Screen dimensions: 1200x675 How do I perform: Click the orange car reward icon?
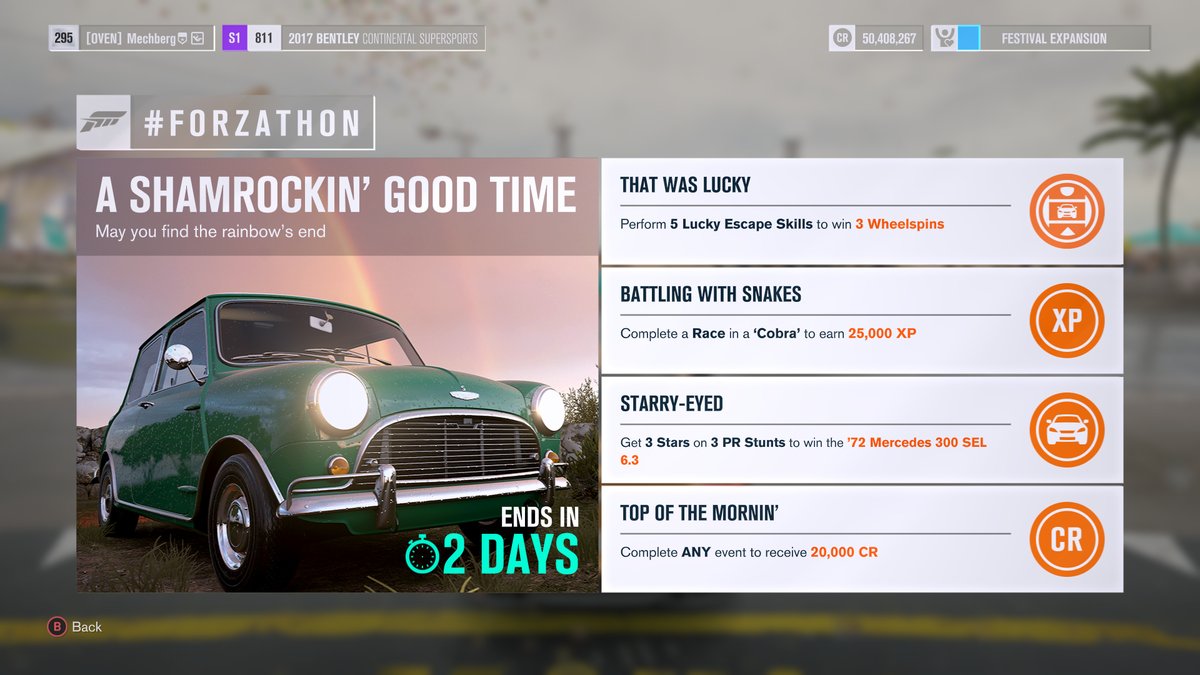[1066, 430]
